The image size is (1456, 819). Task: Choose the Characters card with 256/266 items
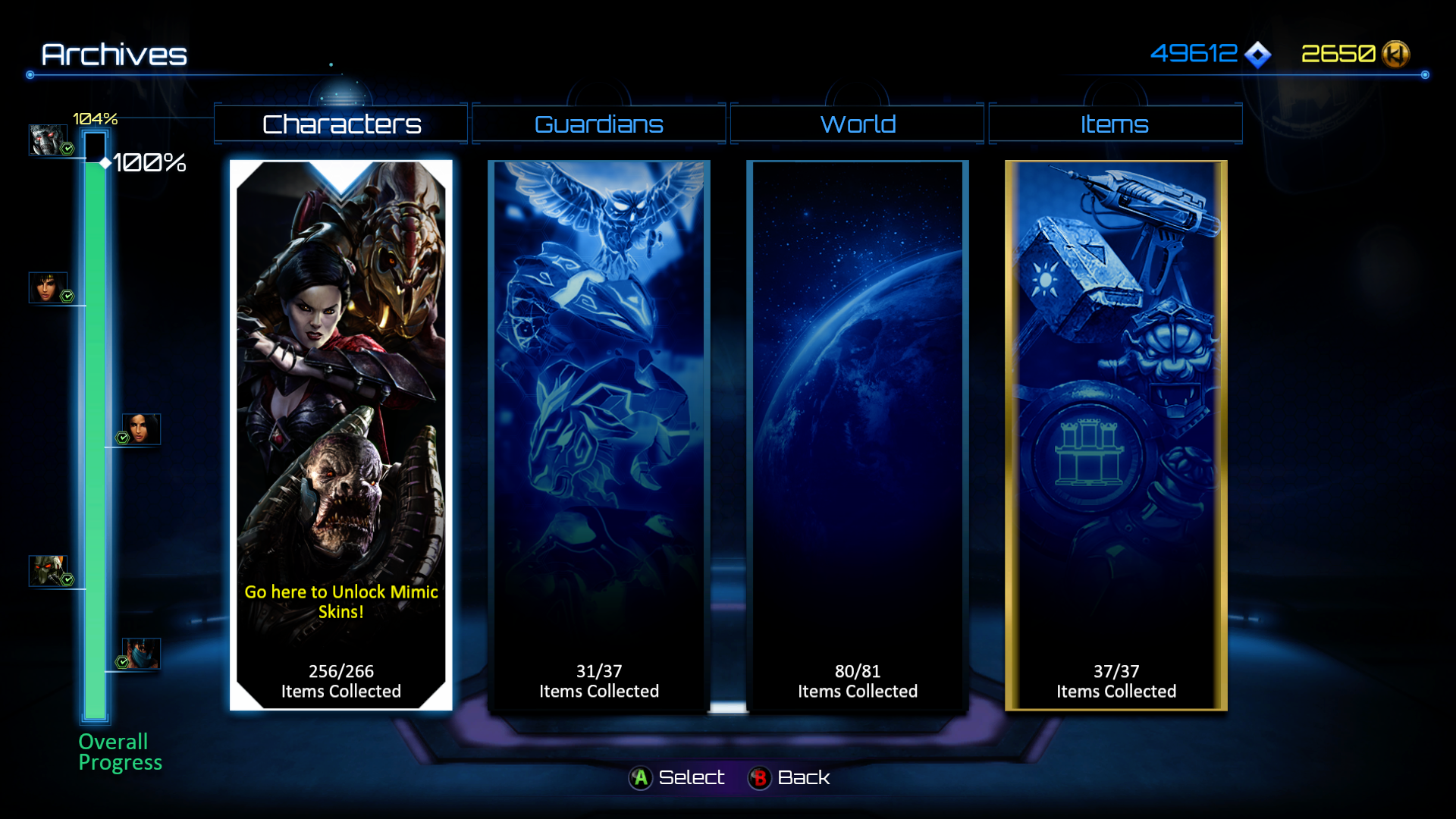pos(341,435)
